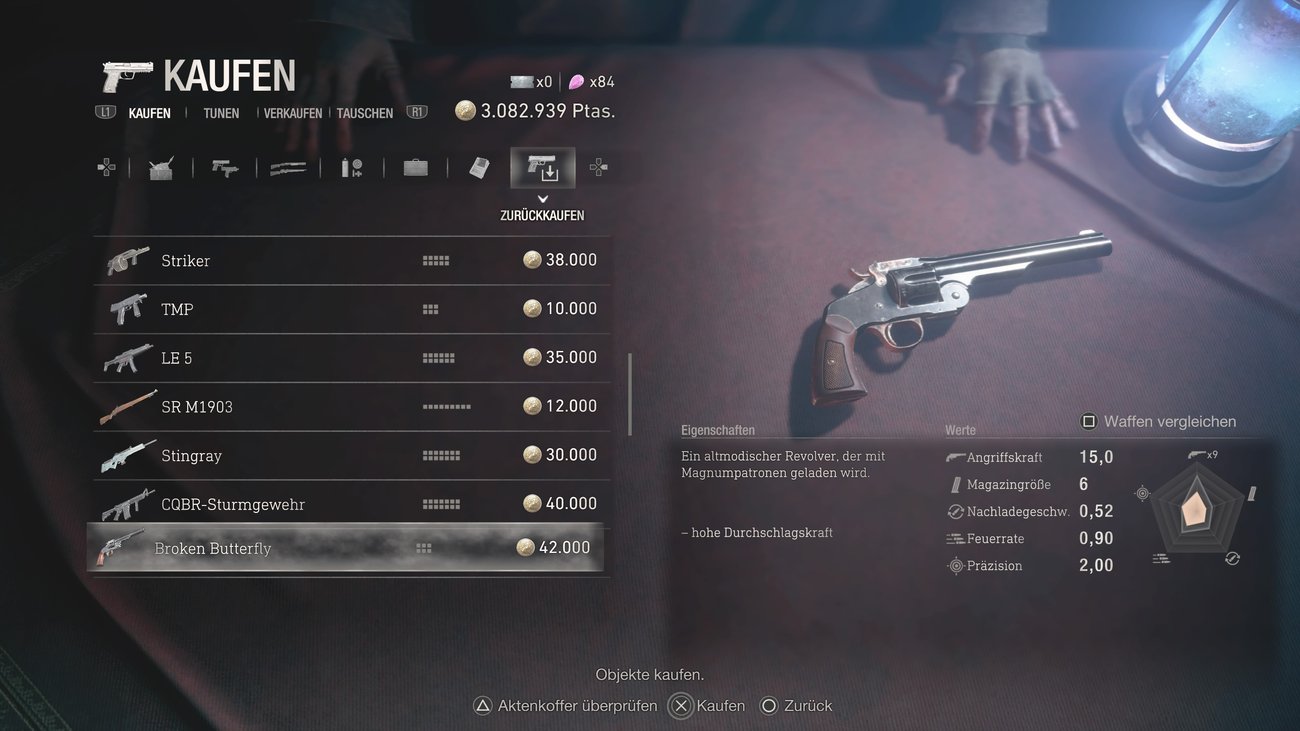Select the Zurückkaufen buyback category icon

pos(542,167)
